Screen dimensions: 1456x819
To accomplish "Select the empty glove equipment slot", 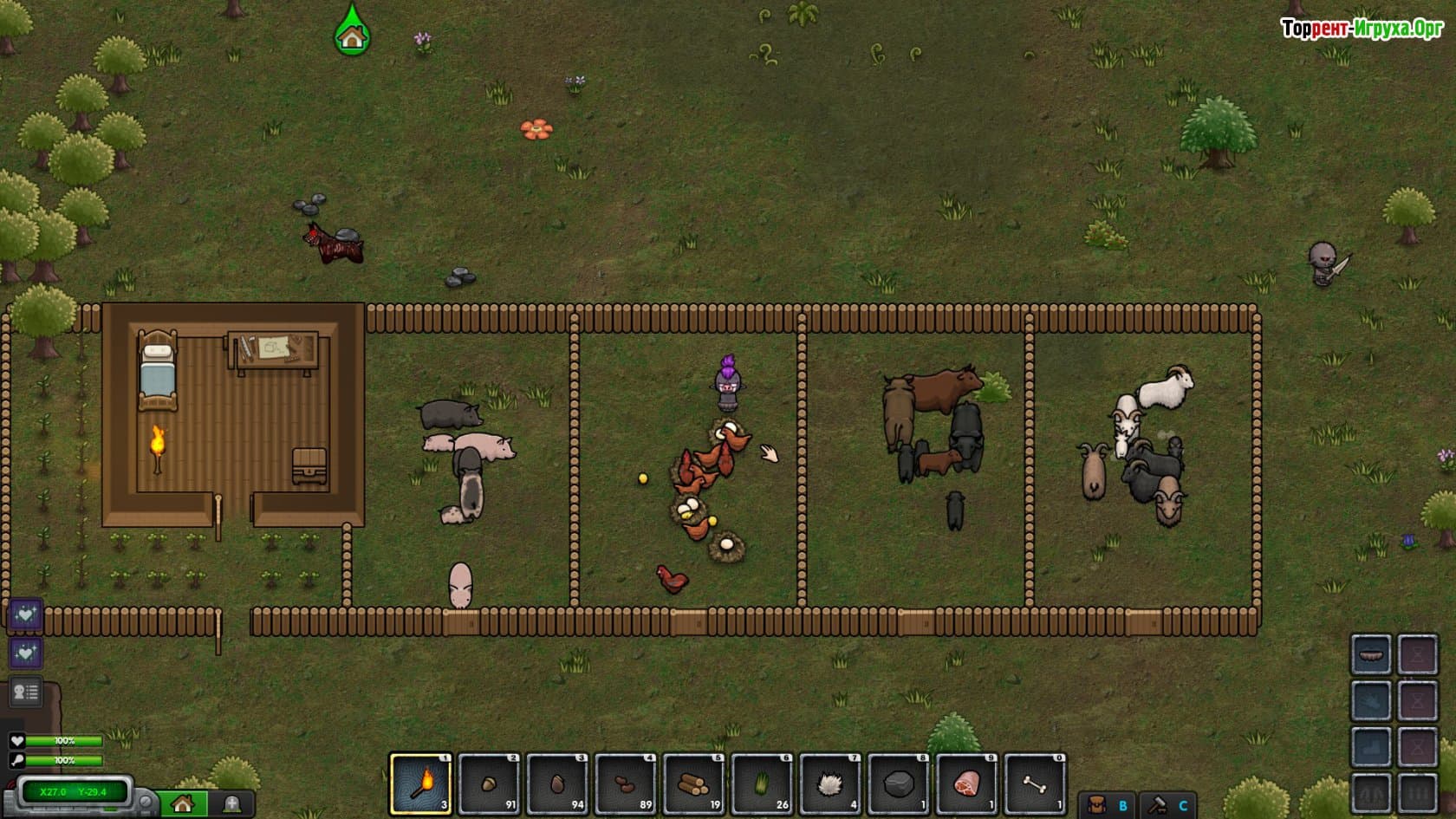I will [1371, 701].
